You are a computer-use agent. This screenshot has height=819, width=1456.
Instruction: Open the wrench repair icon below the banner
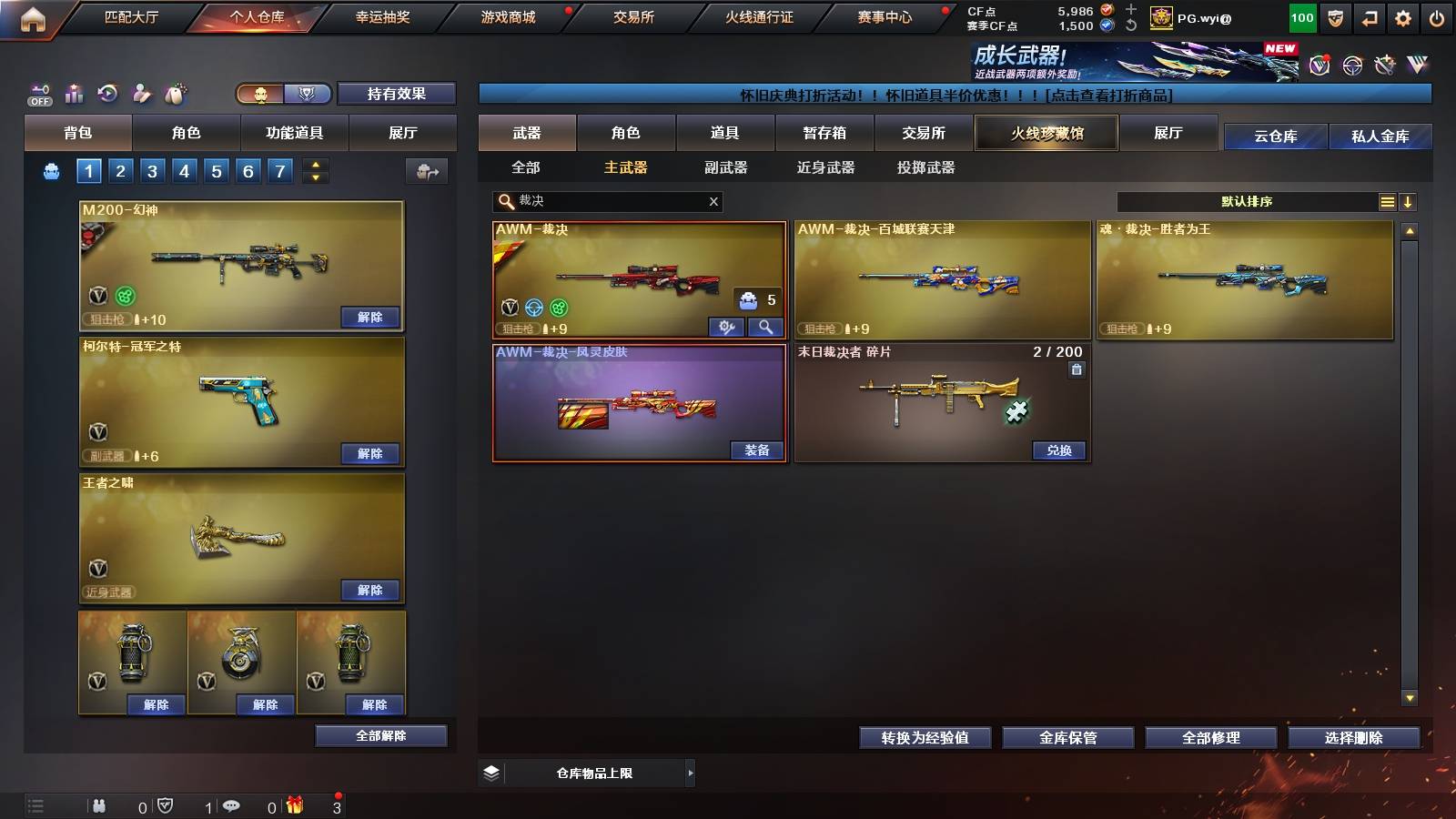726,328
